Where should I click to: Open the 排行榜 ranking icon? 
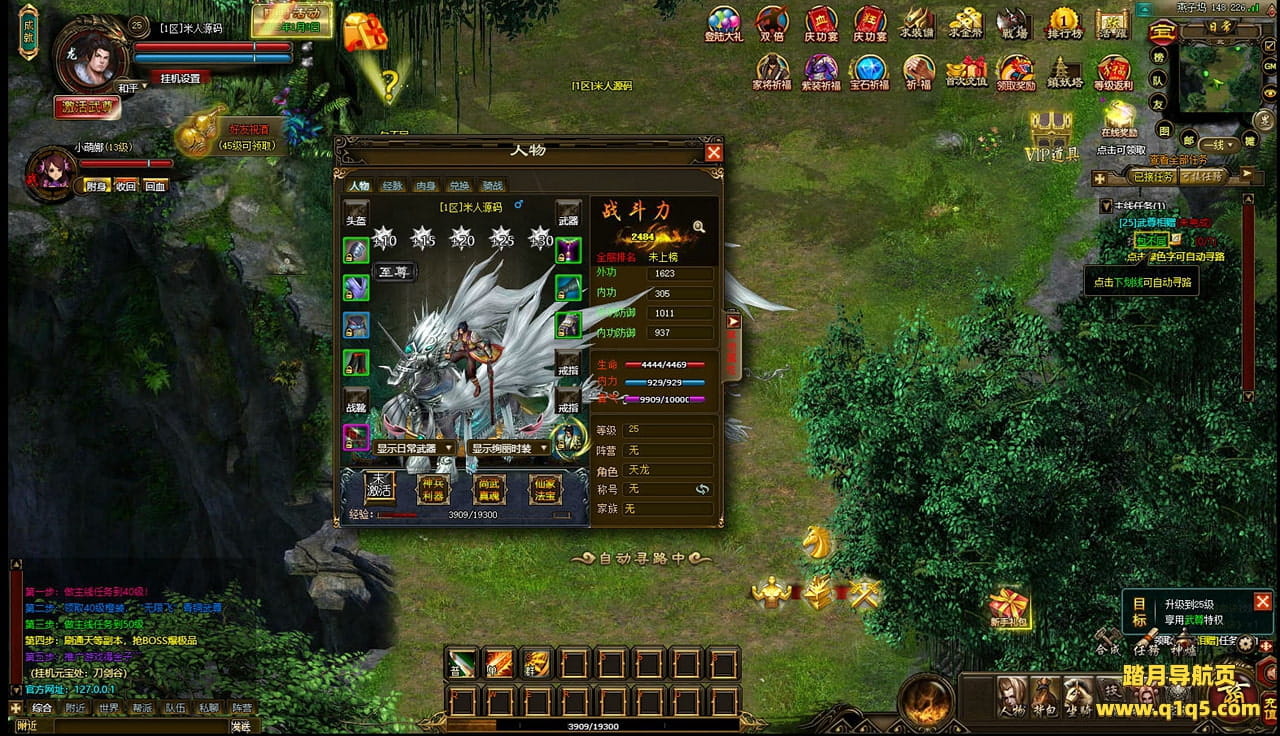coord(1064,24)
